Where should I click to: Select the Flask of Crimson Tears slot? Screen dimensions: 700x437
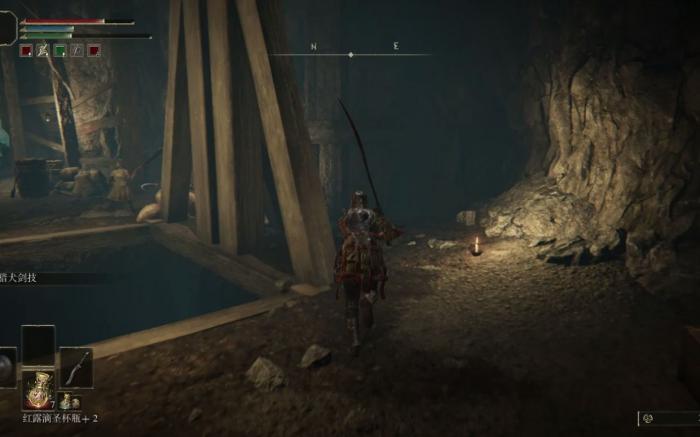[x=39, y=388]
